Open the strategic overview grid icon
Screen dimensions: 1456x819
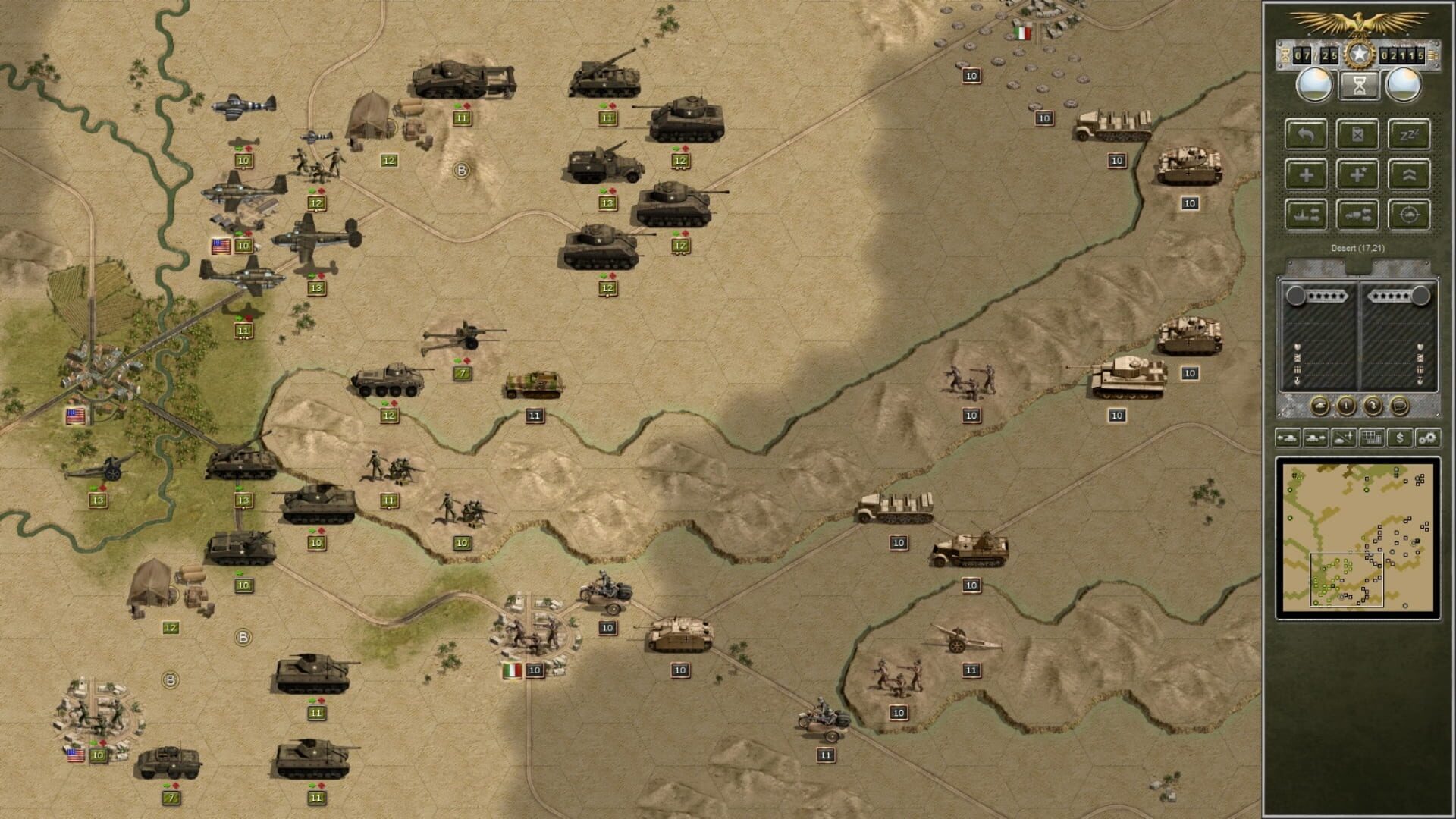[1373, 438]
